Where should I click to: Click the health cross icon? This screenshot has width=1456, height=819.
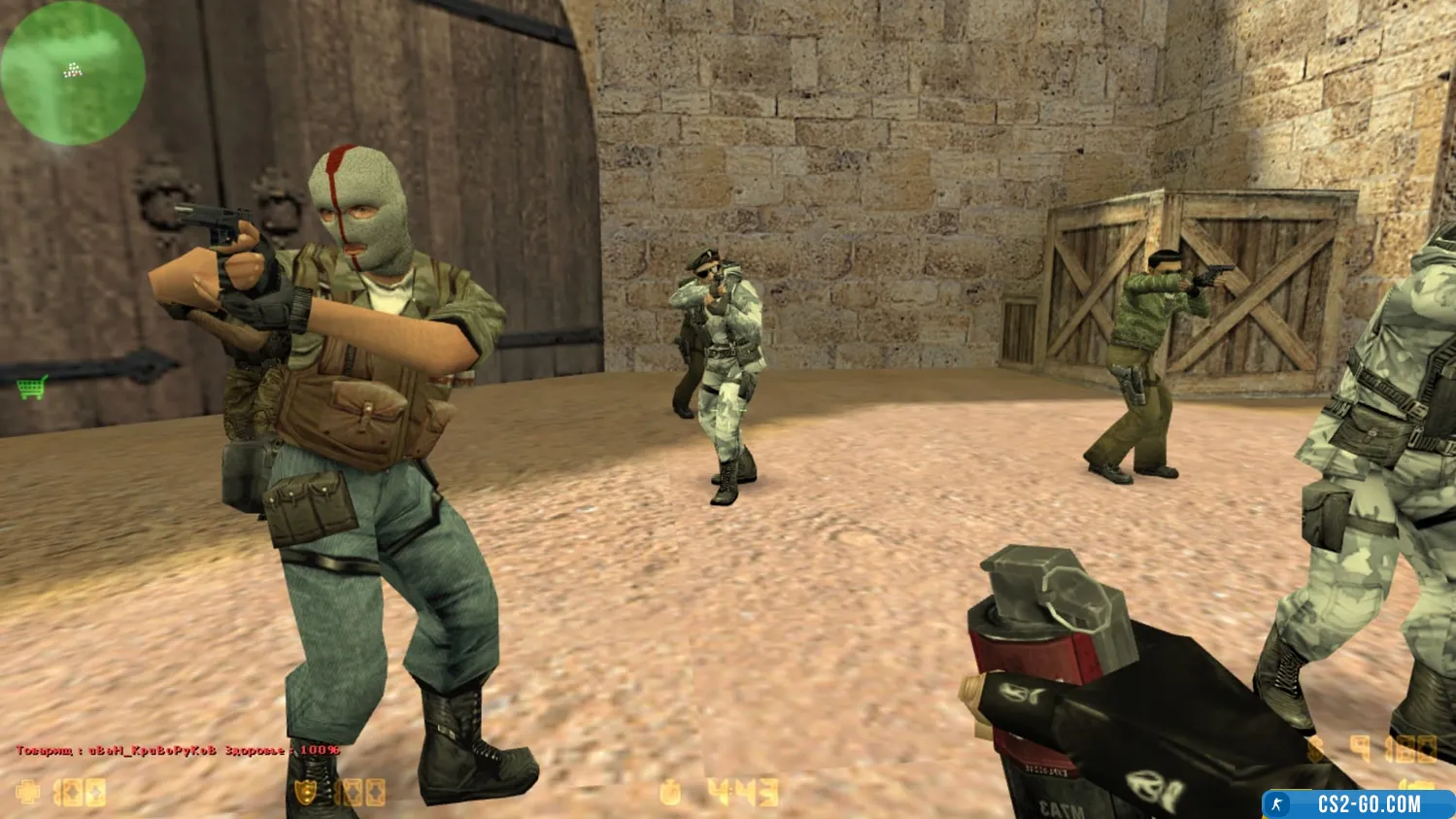click(x=29, y=793)
